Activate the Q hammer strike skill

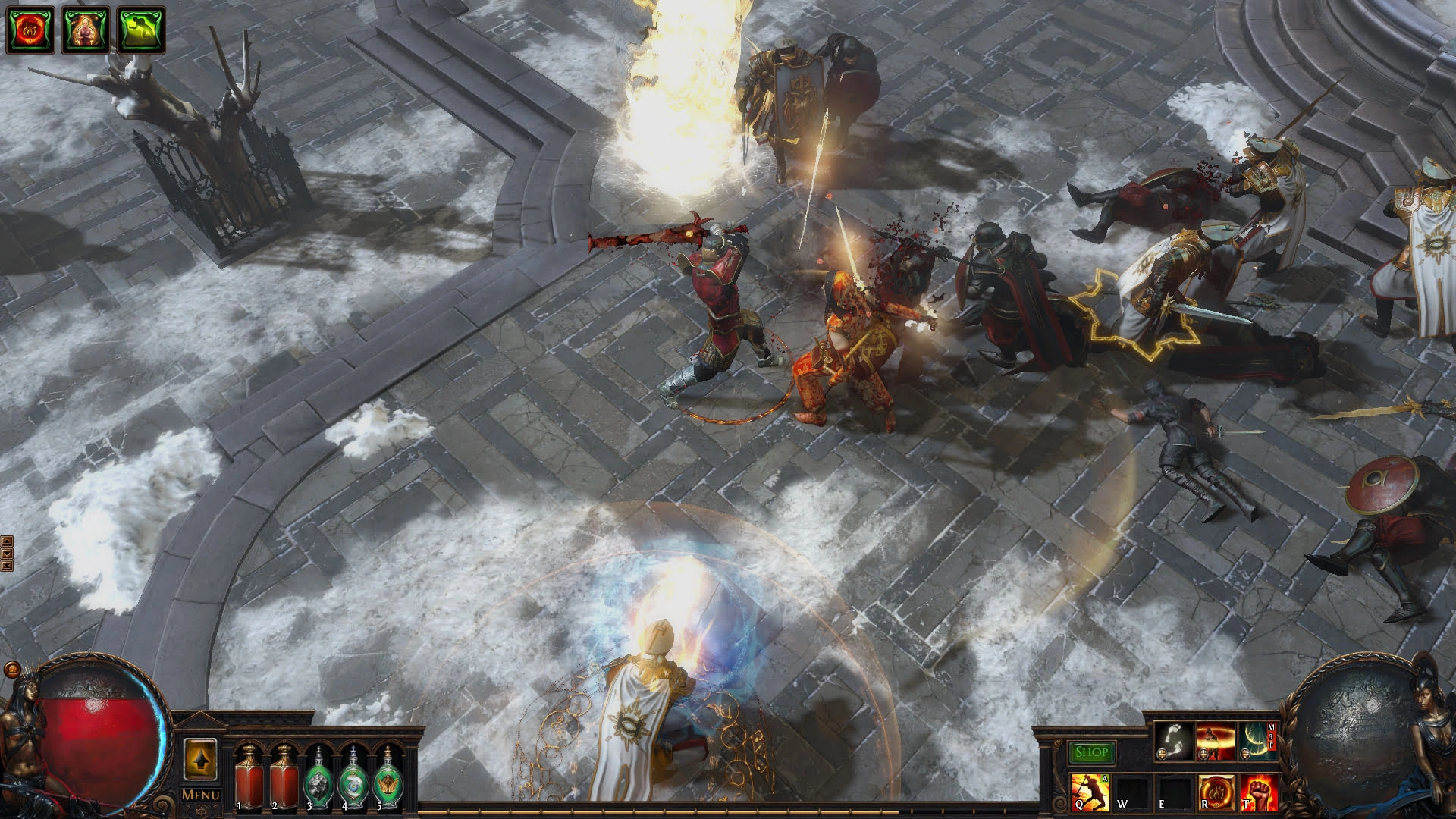[x=1090, y=792]
